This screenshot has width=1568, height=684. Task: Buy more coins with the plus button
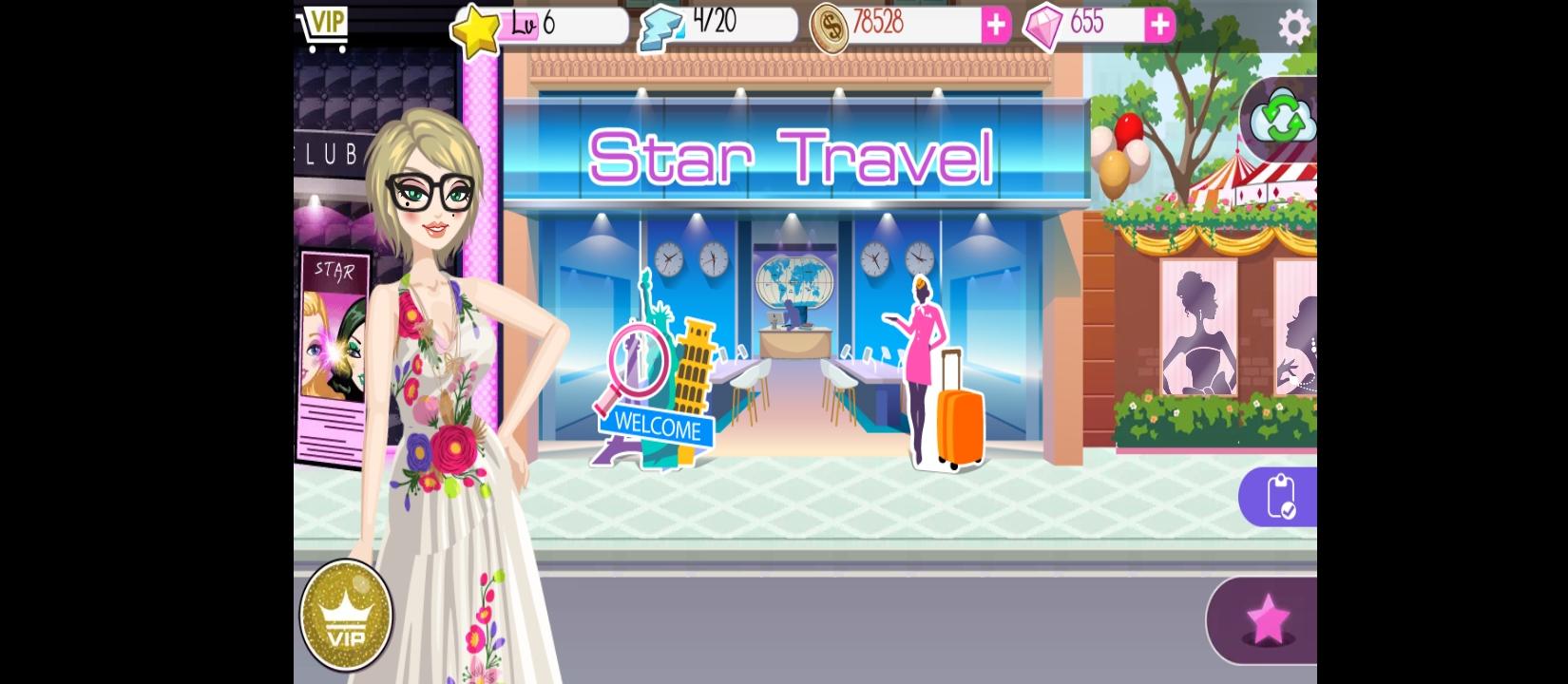[995, 26]
